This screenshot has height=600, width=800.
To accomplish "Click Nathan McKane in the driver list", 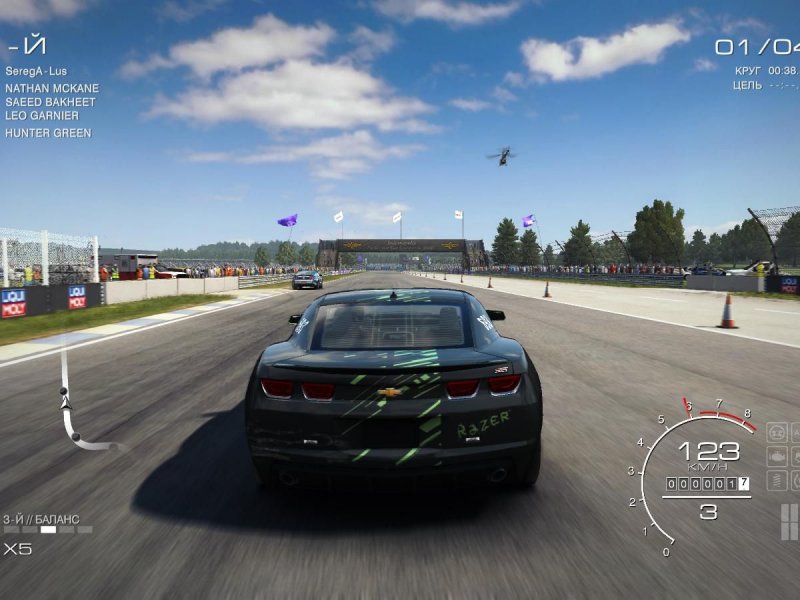I will tap(51, 88).
